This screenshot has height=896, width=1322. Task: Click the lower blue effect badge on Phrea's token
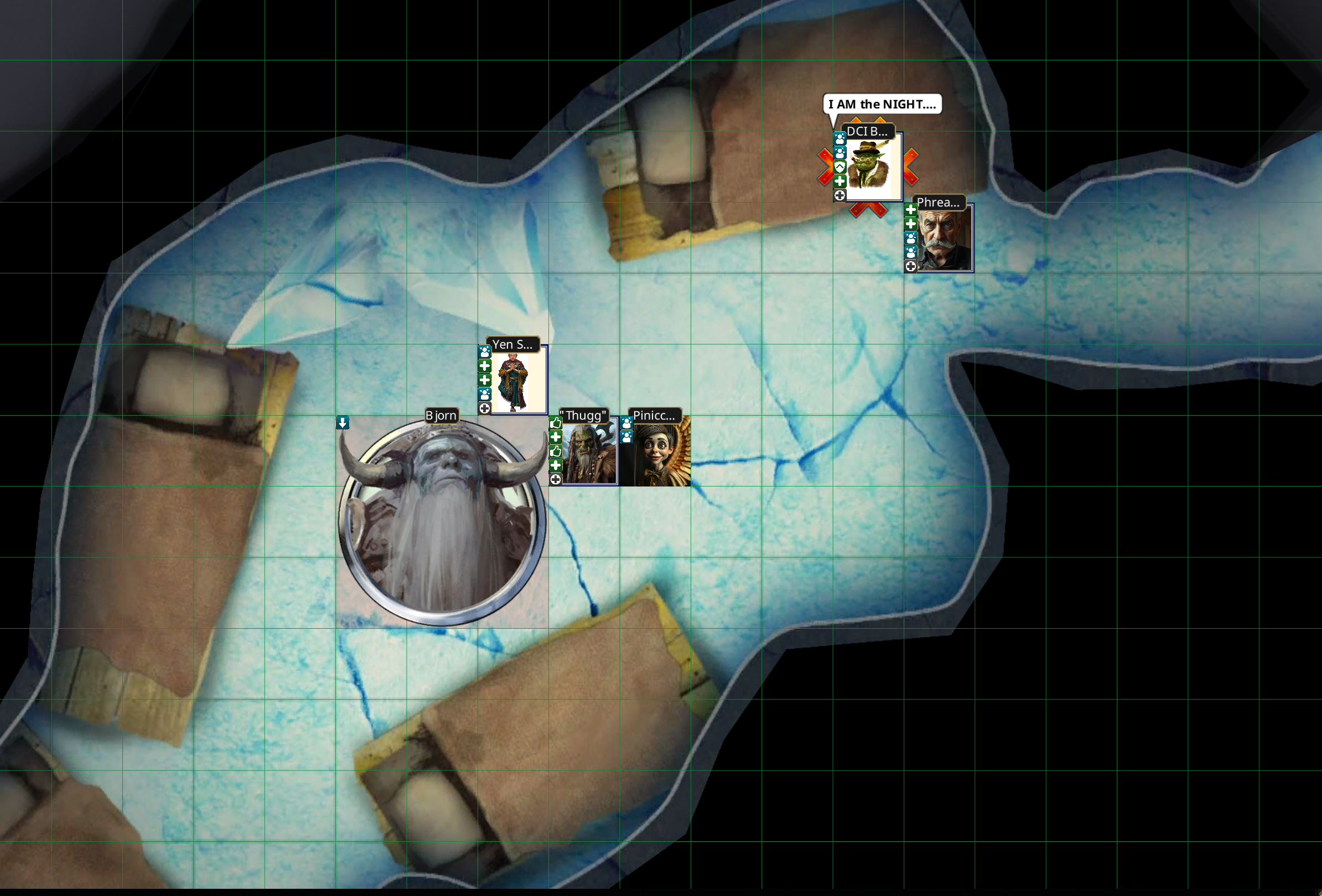[x=911, y=252]
